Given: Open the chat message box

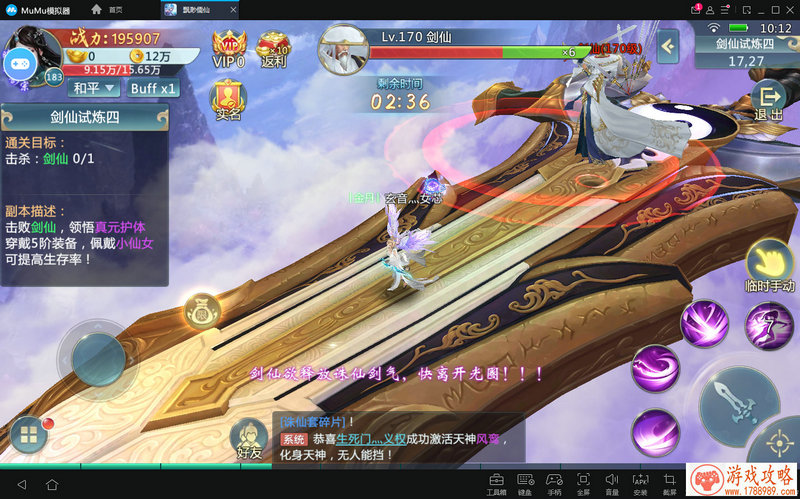Looking at the screenshot, I should [398, 438].
